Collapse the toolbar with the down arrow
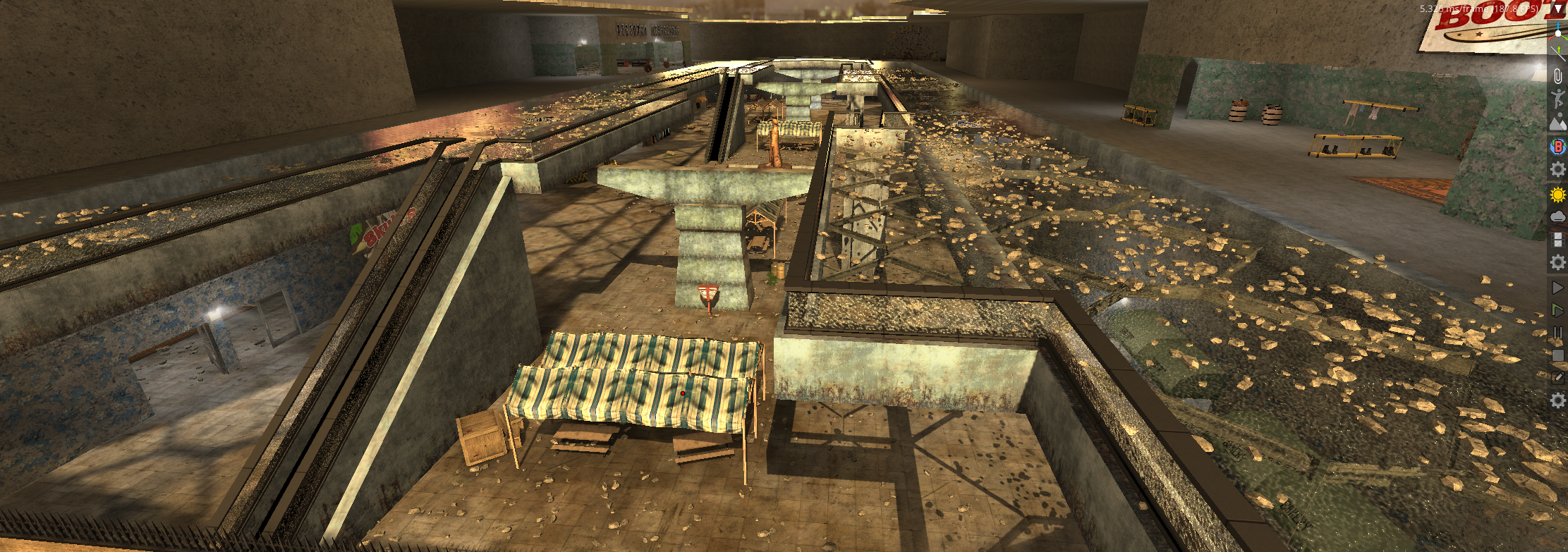The height and width of the screenshot is (552, 1568). tap(1559, 8)
